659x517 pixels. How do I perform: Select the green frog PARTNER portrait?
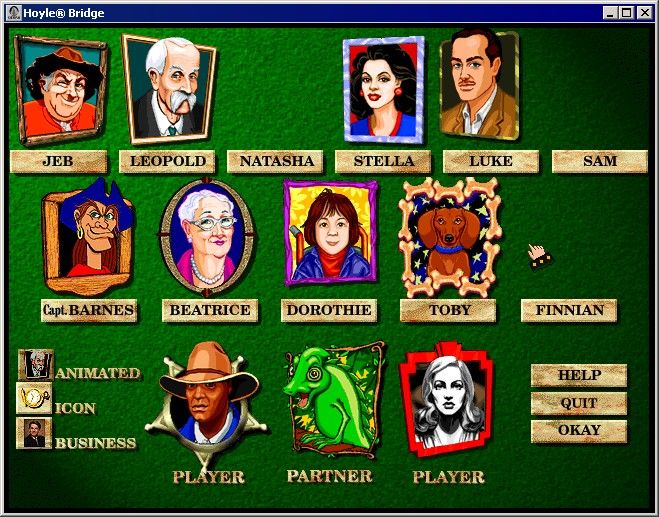[329, 400]
